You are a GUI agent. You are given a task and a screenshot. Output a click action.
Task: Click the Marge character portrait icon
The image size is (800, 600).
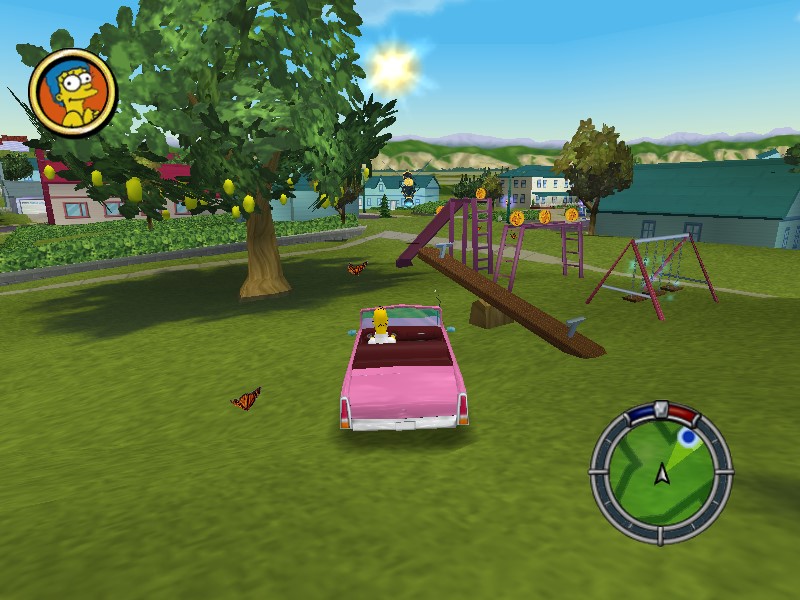73,92
